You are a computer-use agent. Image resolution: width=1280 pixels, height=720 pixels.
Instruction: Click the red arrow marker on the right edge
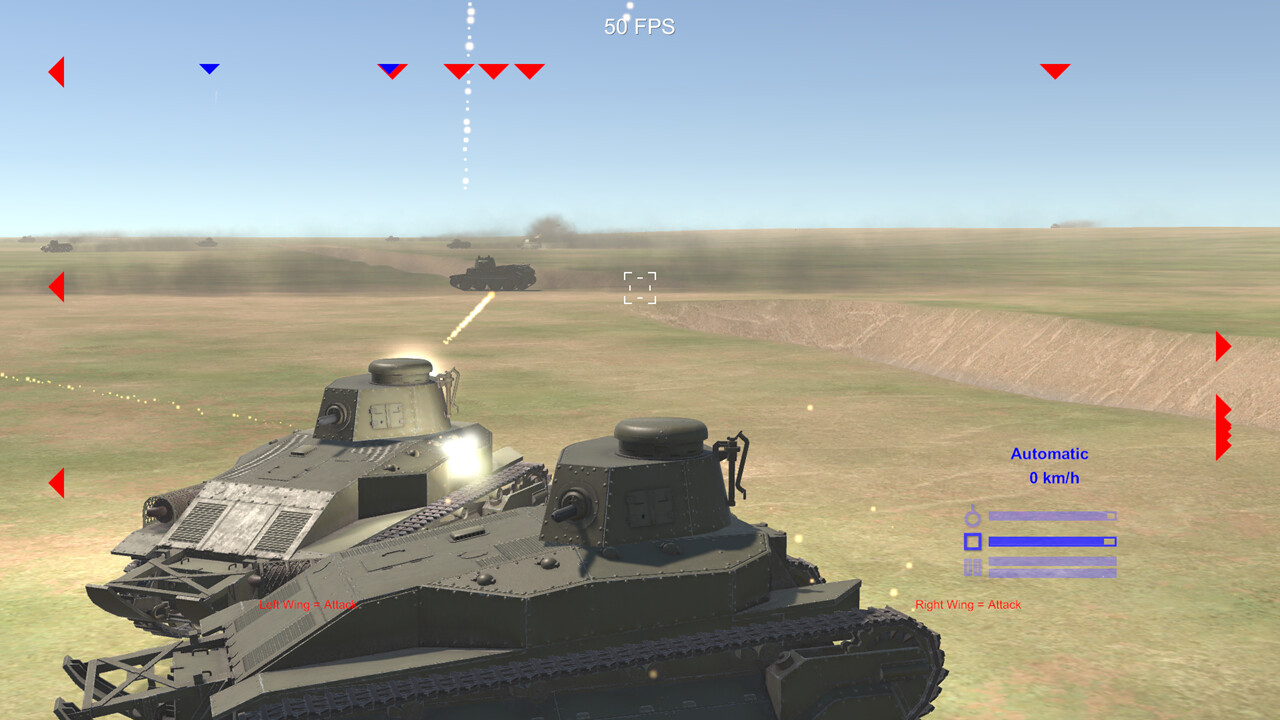(1222, 346)
